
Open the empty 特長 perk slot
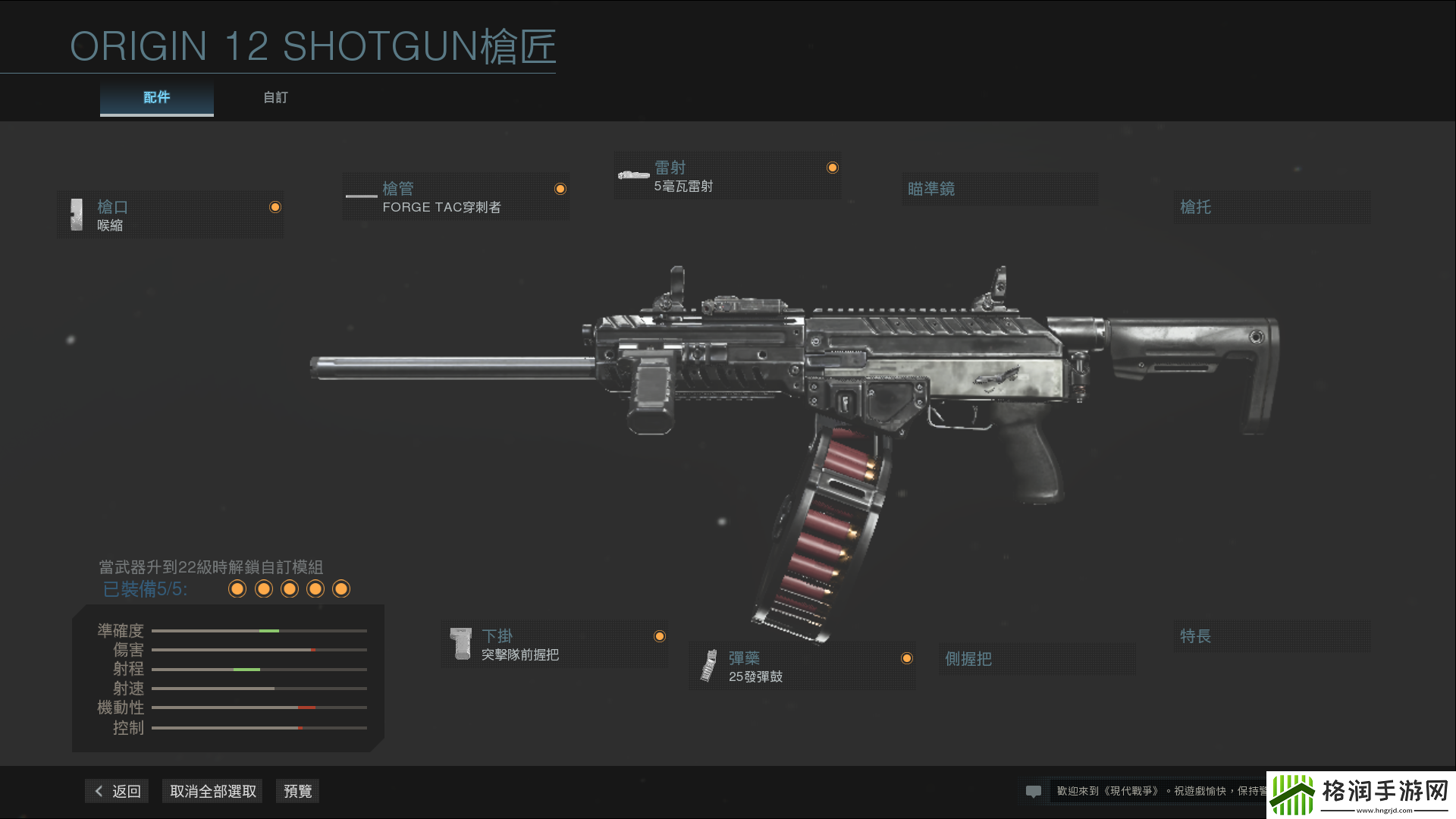point(1271,636)
